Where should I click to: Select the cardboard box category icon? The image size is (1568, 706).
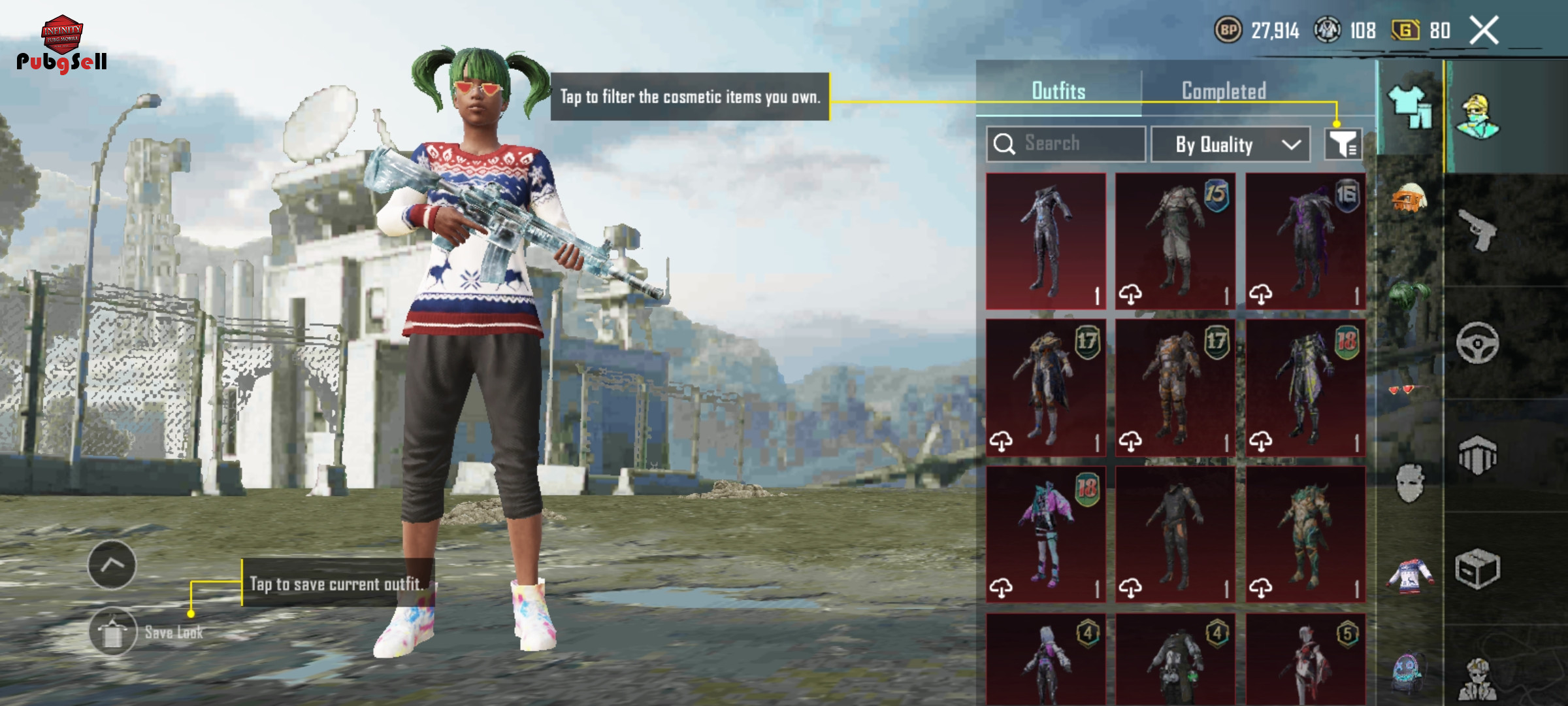[1477, 569]
